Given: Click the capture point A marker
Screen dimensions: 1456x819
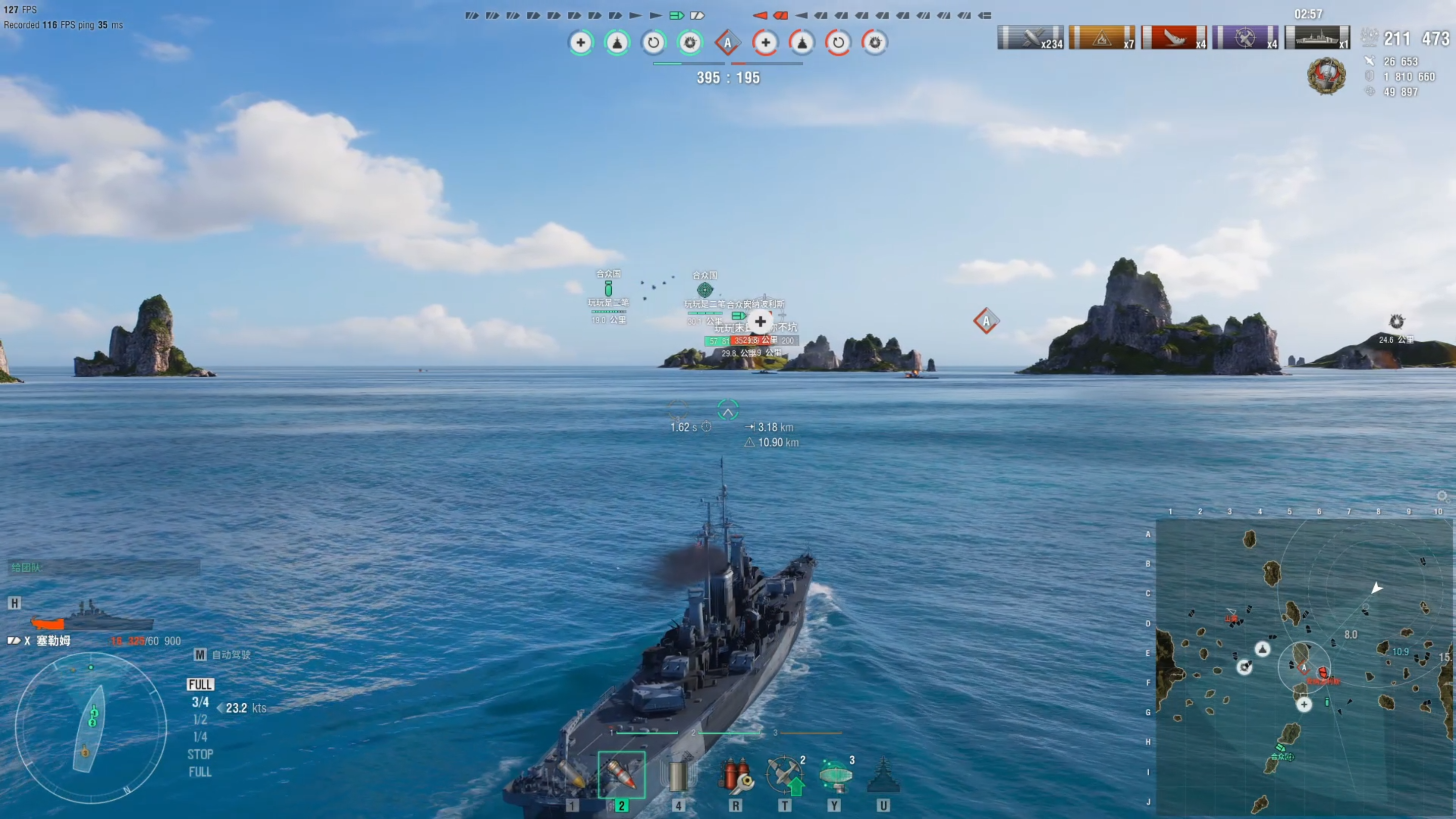Looking at the screenshot, I should (986, 321).
